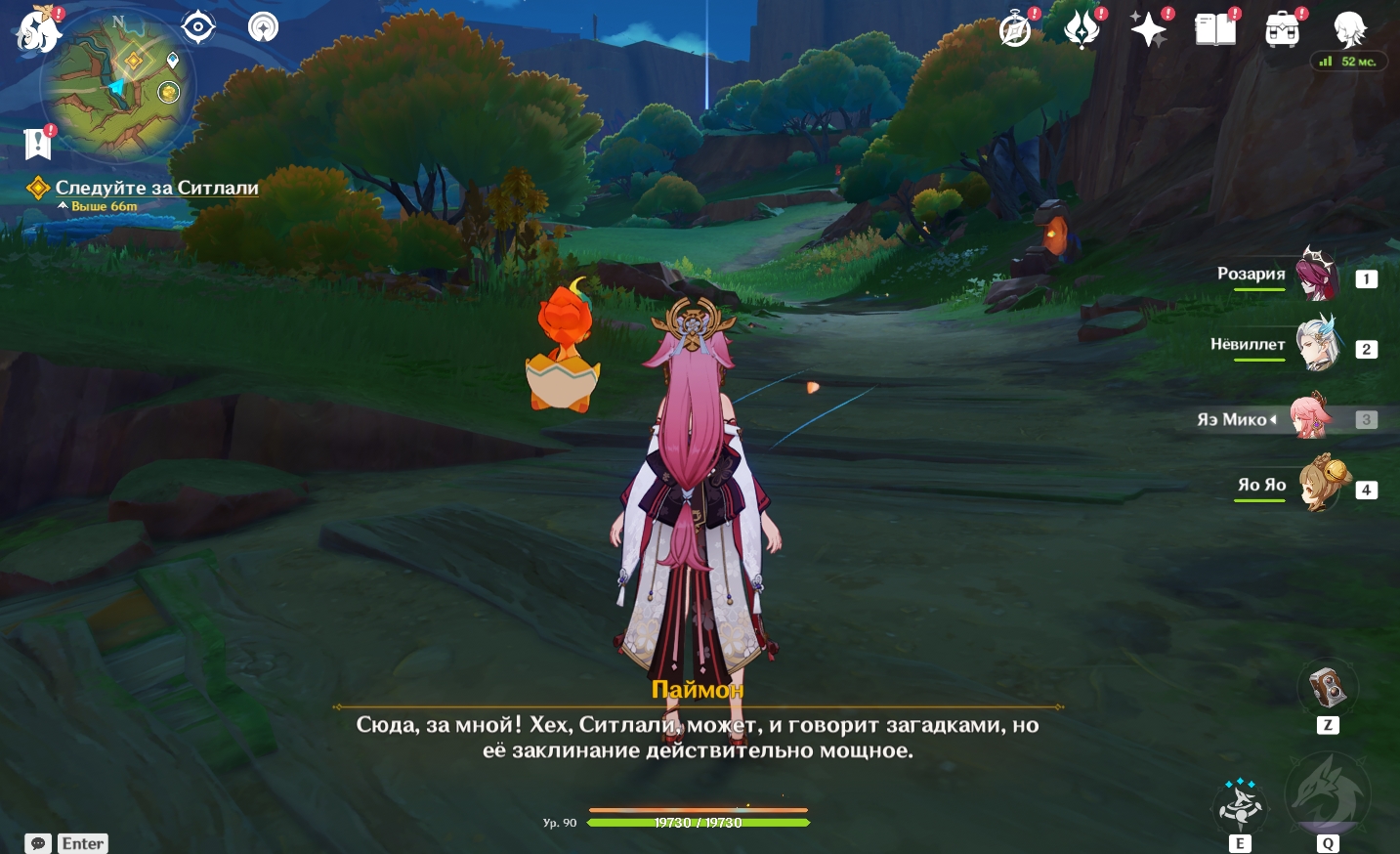Open the chat speech bubble button

[x=38, y=843]
